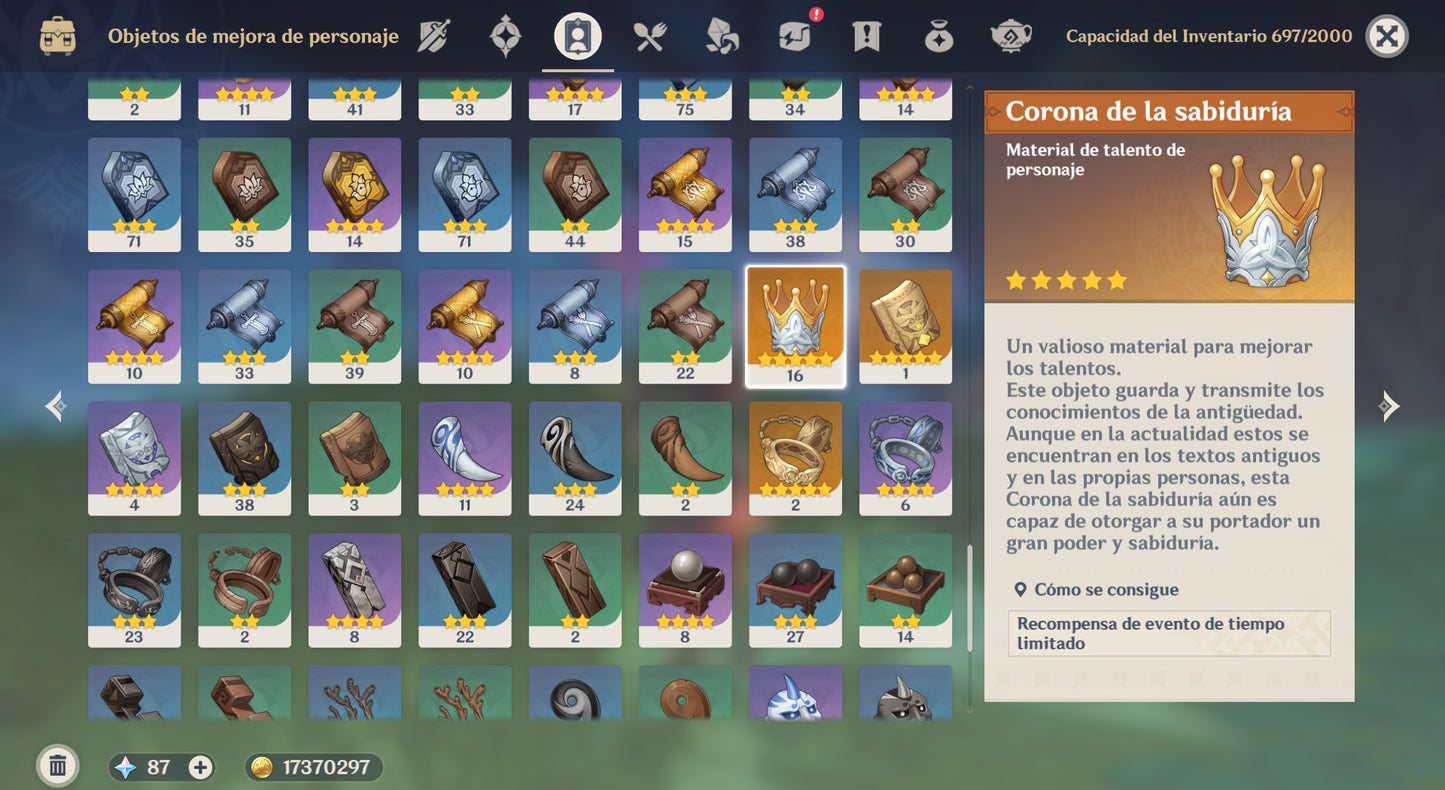
Task: Open the Gadgets tab with red notification
Action: point(795,37)
